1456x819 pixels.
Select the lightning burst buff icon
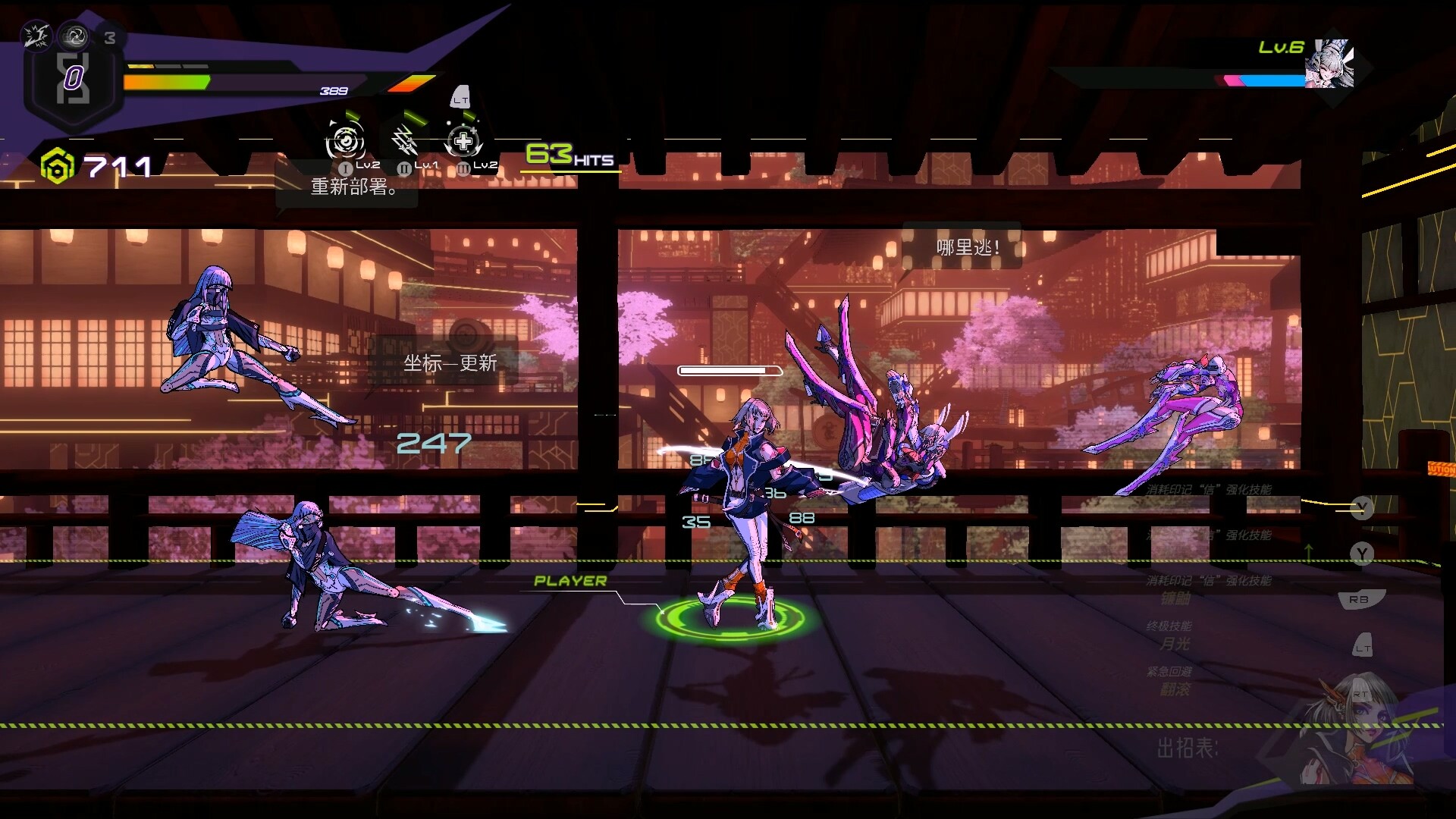[x=36, y=35]
